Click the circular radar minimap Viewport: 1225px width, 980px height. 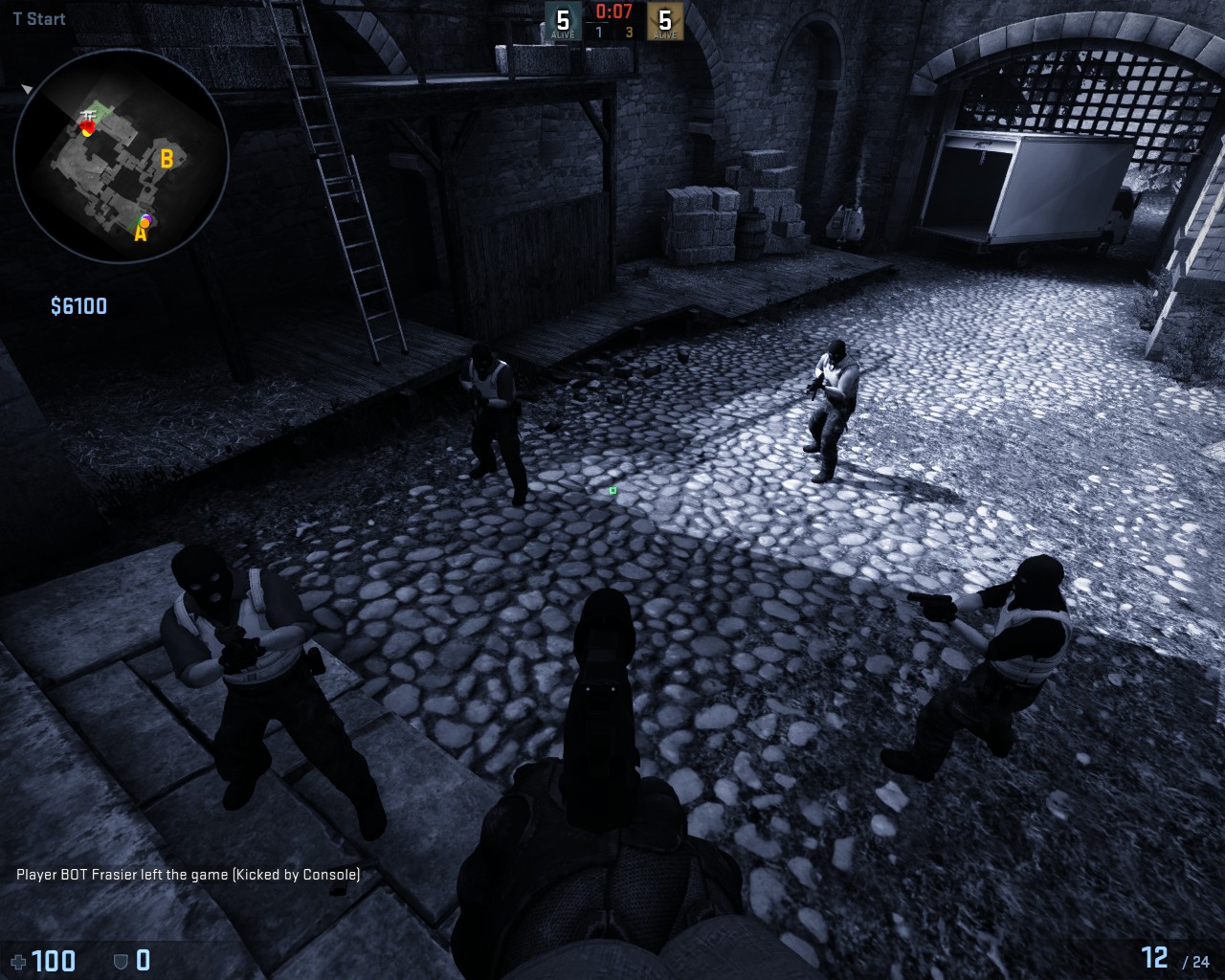(x=122, y=155)
